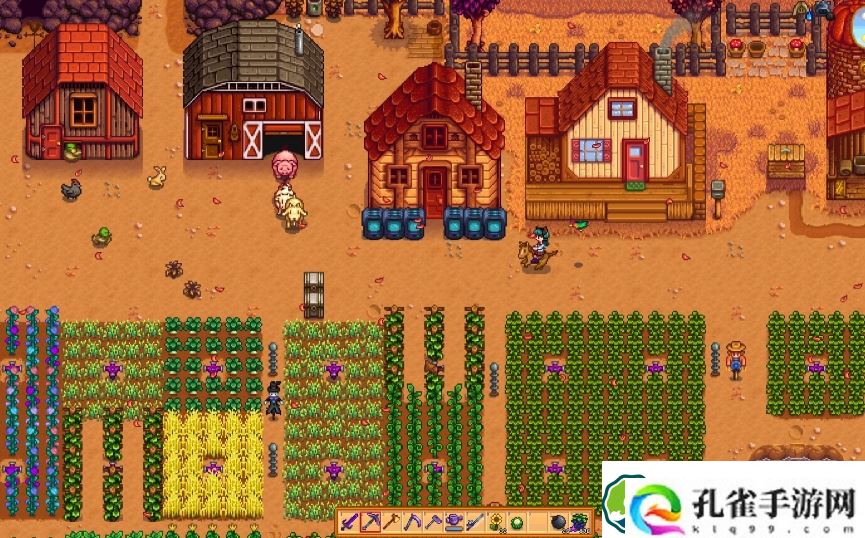Viewport: 865px width, 538px height.
Task: Click the cauliflower hotbar slot
Action: tap(517, 522)
